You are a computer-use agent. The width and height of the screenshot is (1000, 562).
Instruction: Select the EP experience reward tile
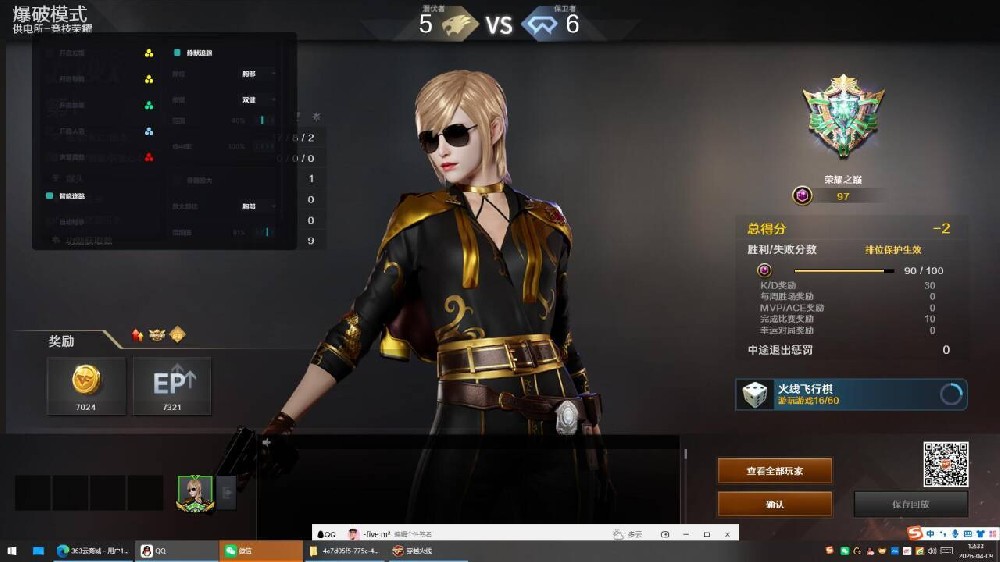tap(172, 385)
